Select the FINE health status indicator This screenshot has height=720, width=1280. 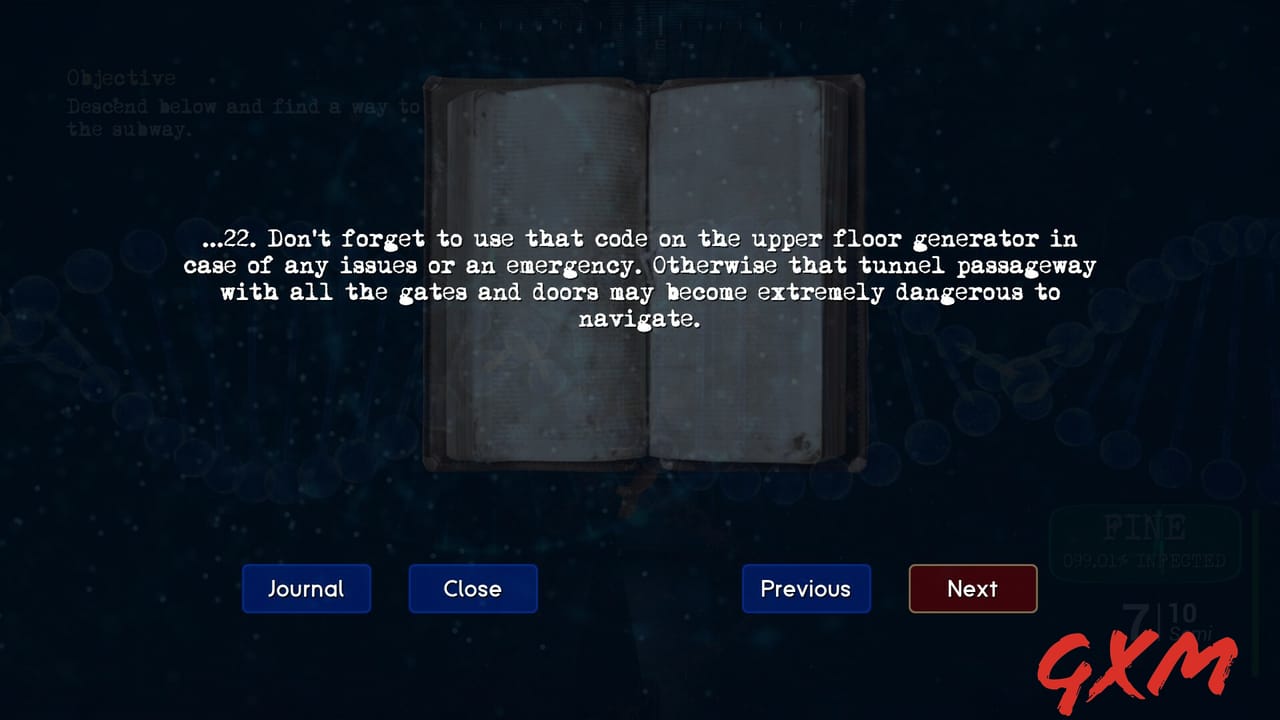pos(1148,525)
